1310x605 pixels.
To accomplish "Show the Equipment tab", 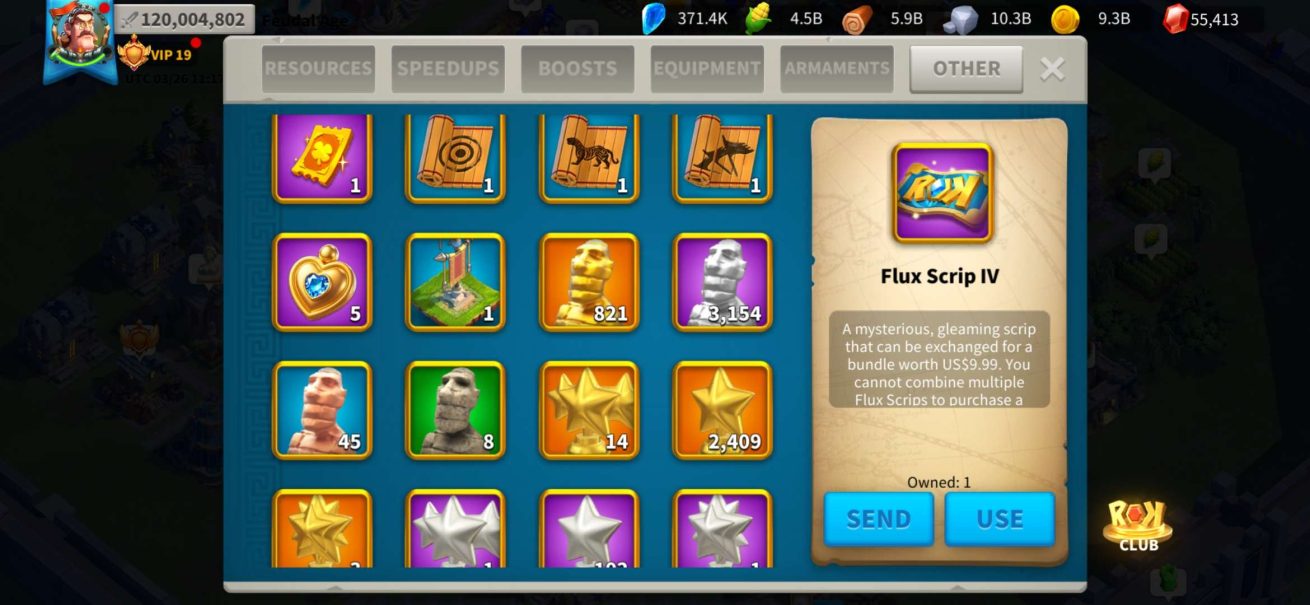I will [707, 69].
